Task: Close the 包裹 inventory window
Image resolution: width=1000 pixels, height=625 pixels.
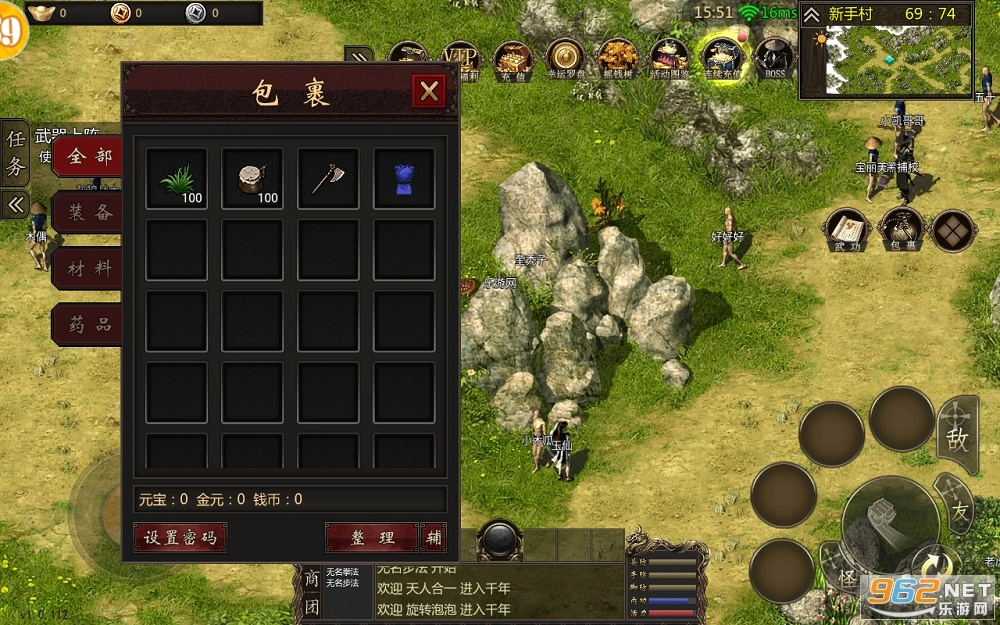Action: click(429, 92)
